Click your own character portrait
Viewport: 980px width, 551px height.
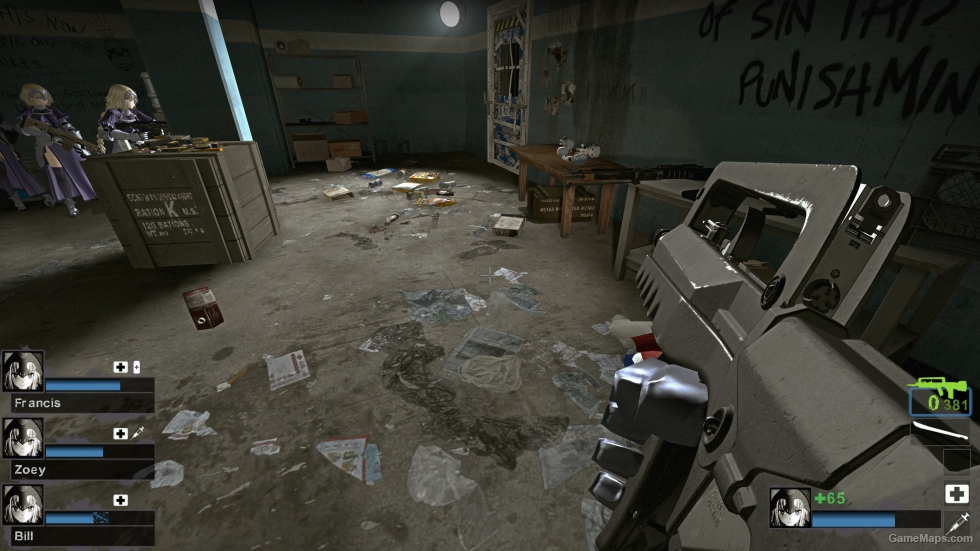[x=789, y=507]
